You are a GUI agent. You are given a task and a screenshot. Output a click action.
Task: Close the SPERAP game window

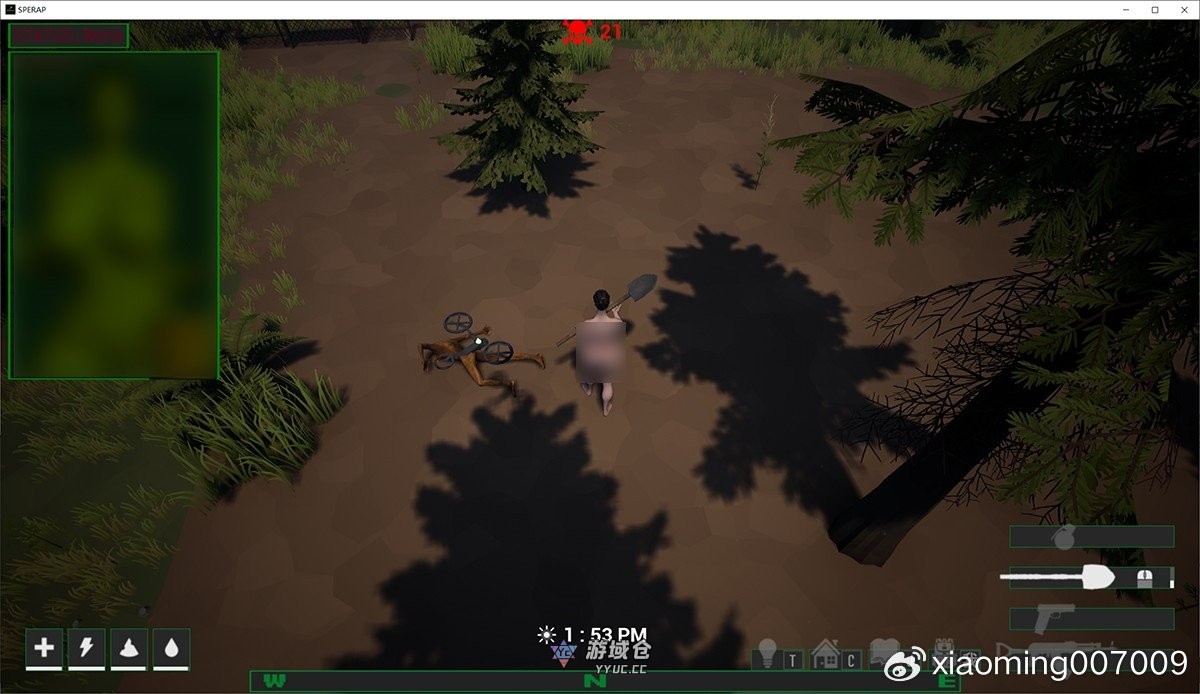pos(1181,9)
